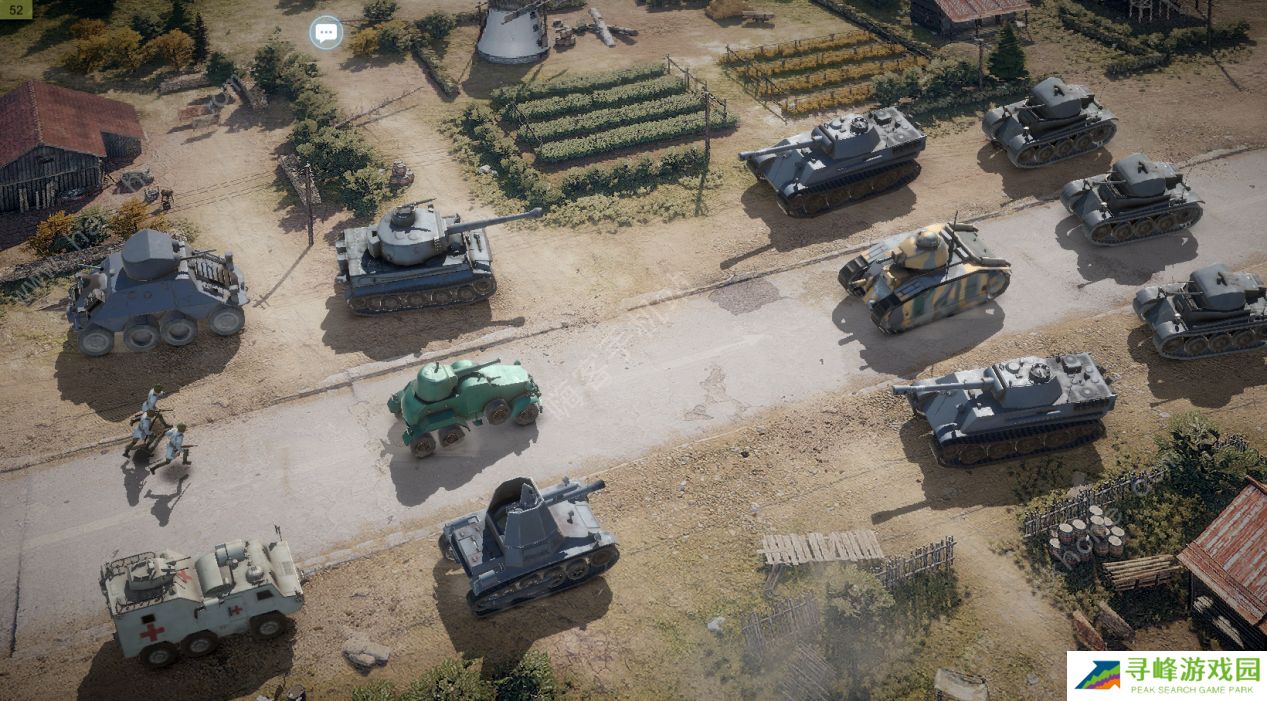Open the chat speech-bubble icon
1267x701 pixels.
(x=326, y=32)
